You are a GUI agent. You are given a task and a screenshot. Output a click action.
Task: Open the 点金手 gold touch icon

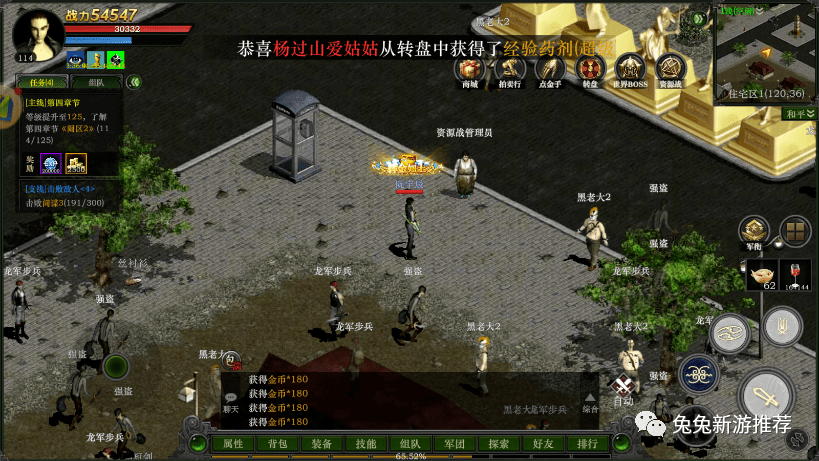550,70
